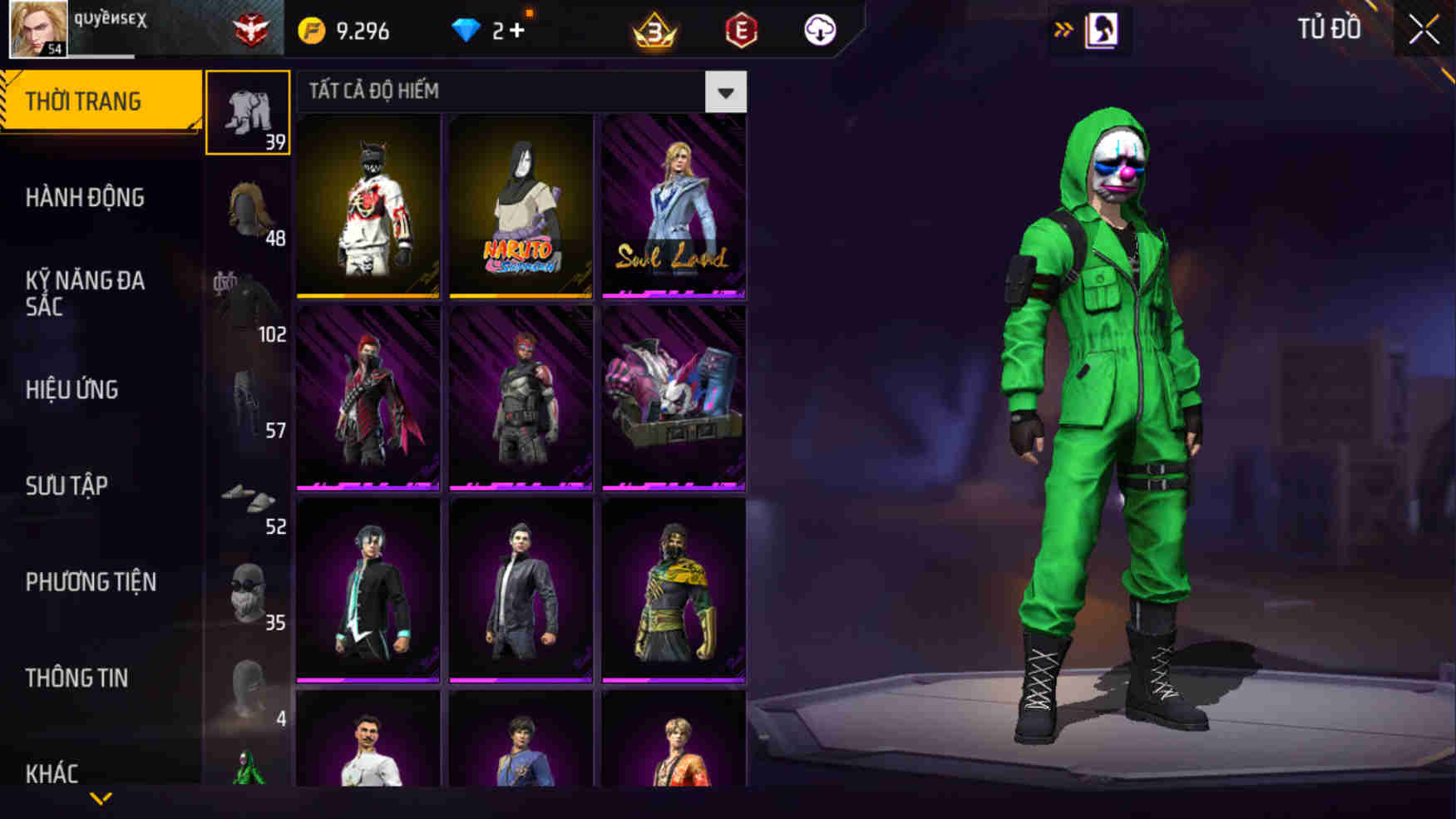
Task: Select the PHƯƠNG TIỆN menu item
Action: coord(91,582)
